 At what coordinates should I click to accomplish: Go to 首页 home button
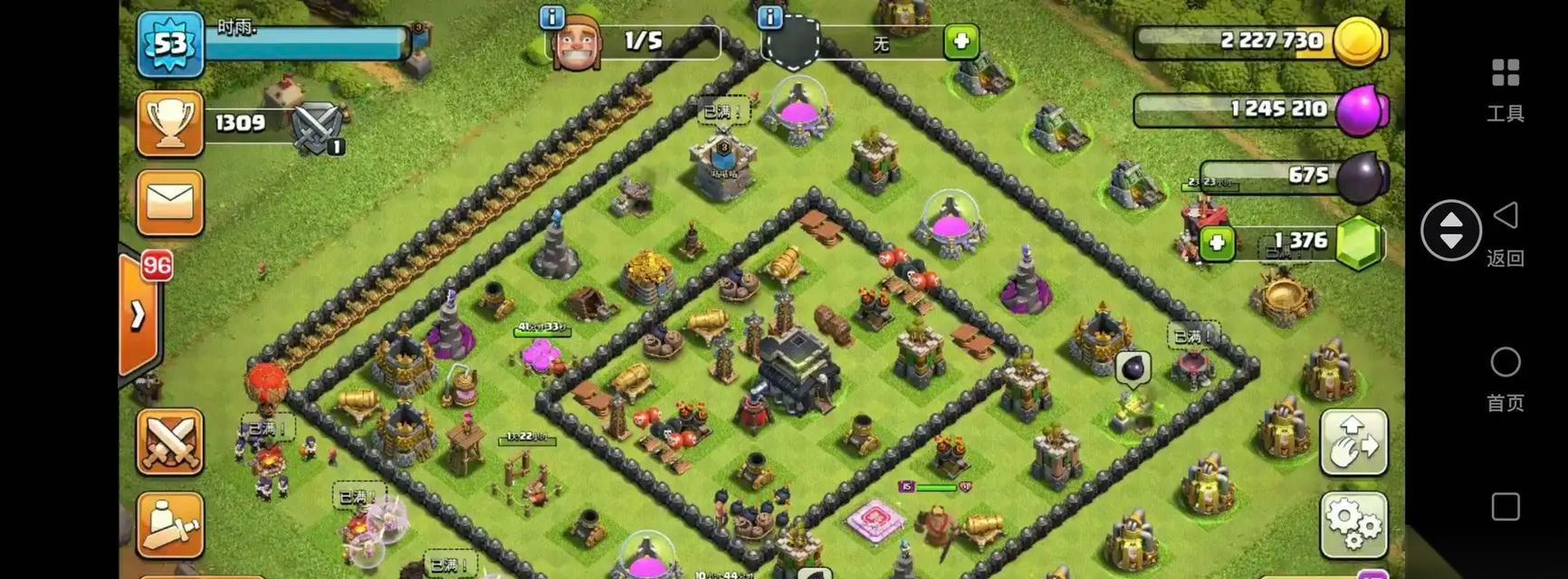[x=1505, y=377]
